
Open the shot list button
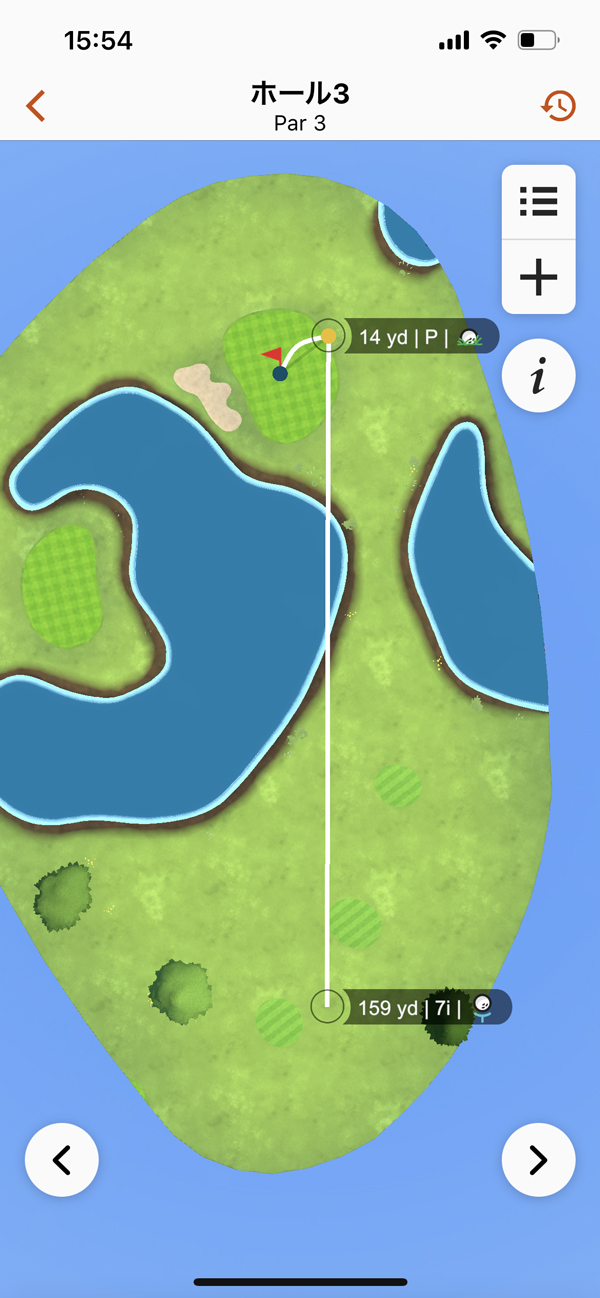[x=538, y=202]
